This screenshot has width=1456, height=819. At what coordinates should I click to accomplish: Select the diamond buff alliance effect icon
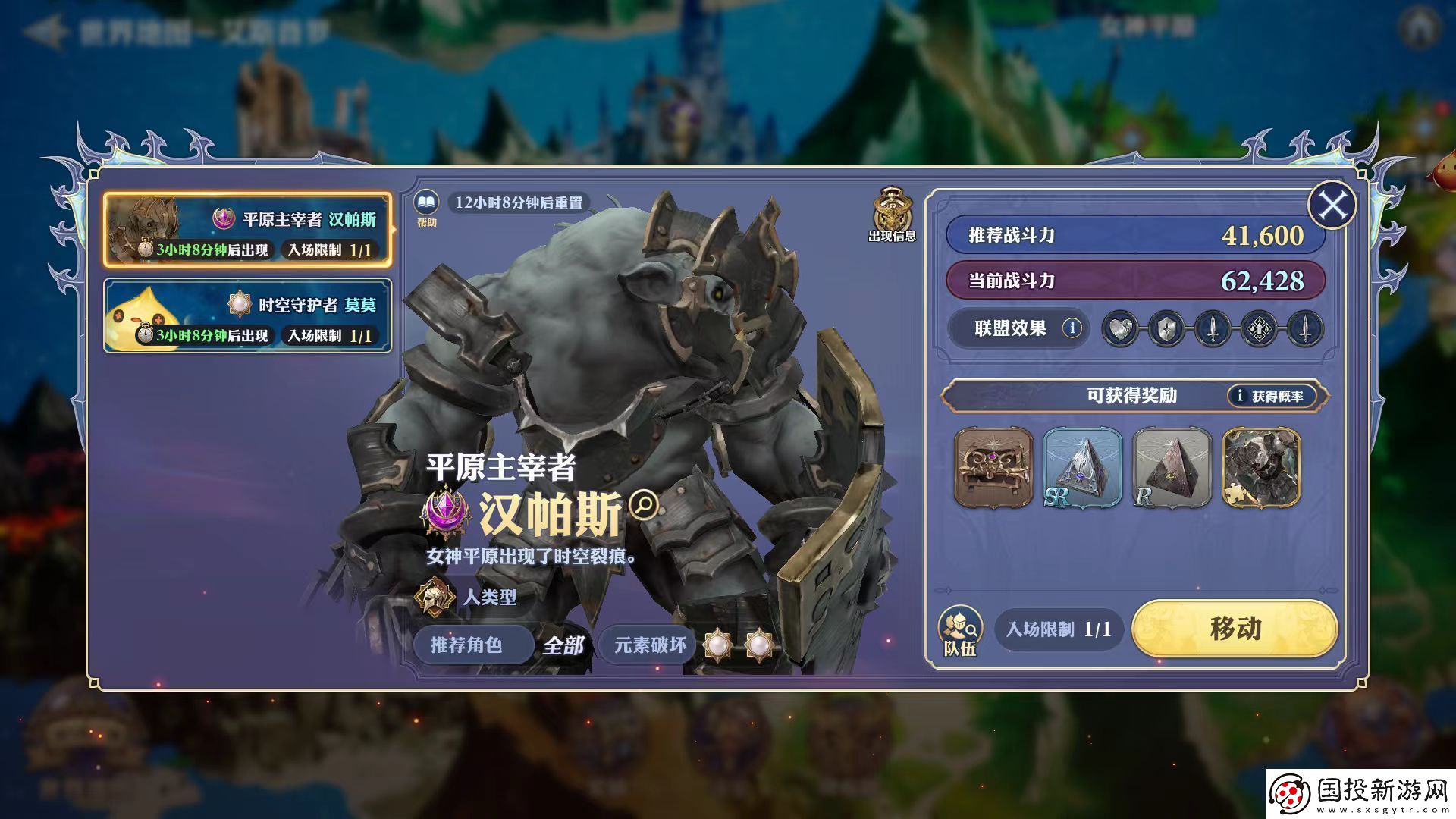coord(1259,328)
